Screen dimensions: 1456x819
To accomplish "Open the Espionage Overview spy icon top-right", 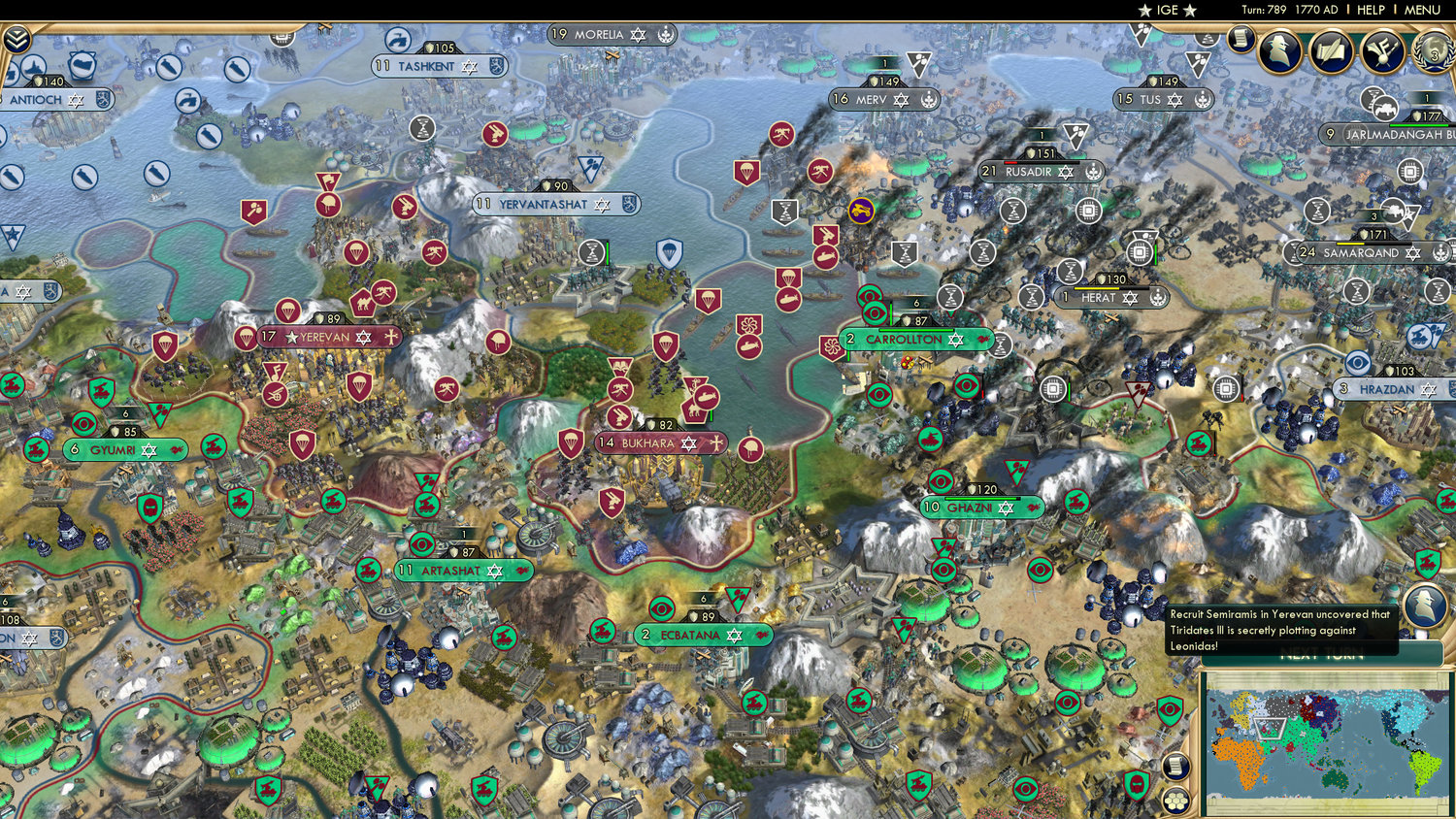I will point(1279,49).
